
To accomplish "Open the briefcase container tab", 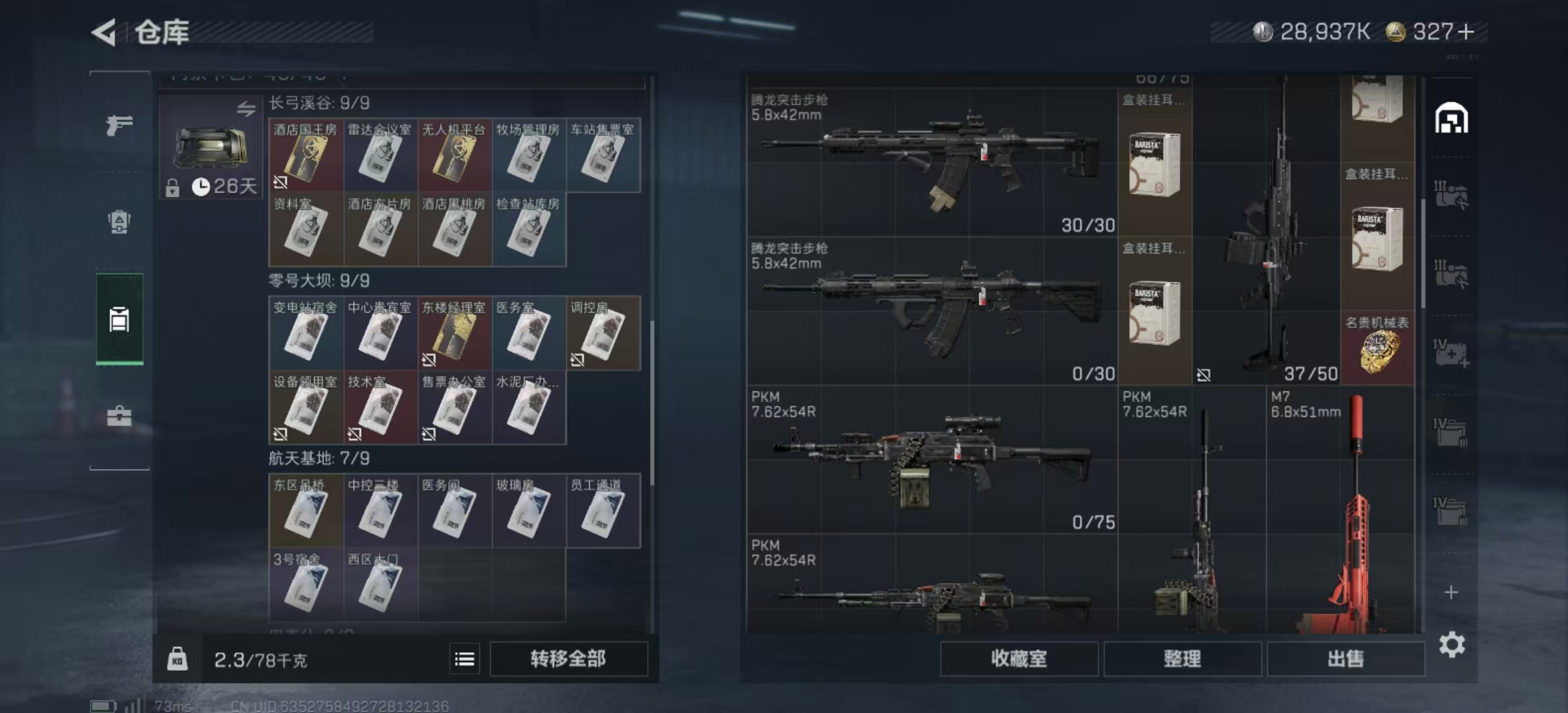I will (119, 416).
